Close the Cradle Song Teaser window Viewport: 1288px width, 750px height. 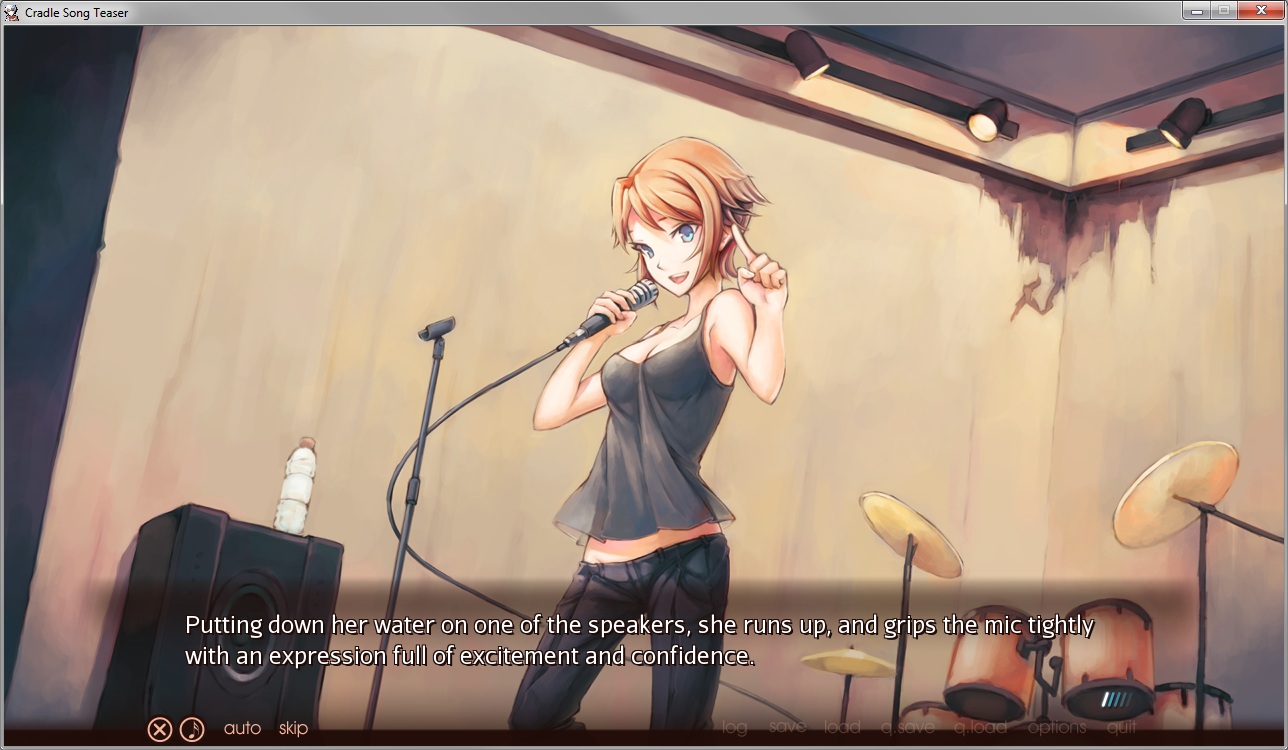[x=1261, y=11]
